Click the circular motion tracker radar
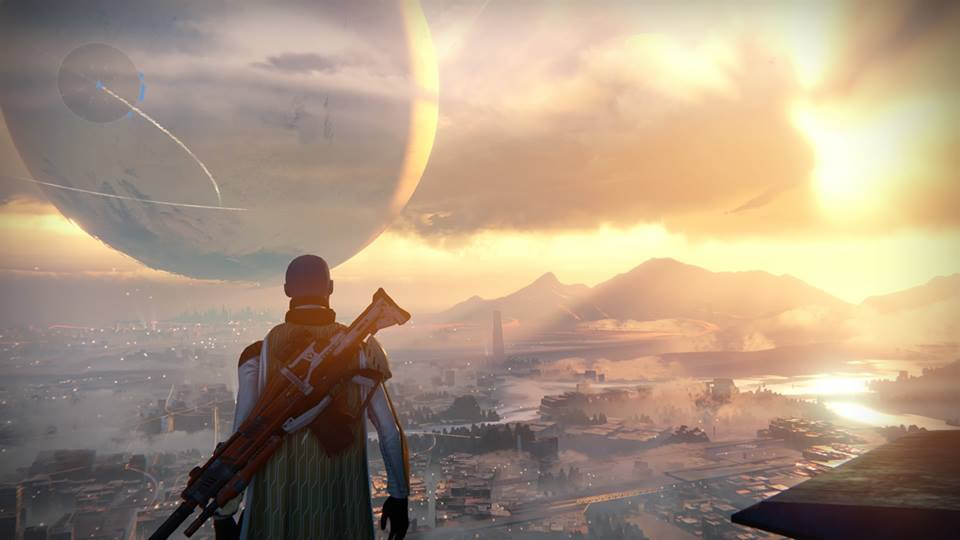960x540 pixels. point(99,83)
